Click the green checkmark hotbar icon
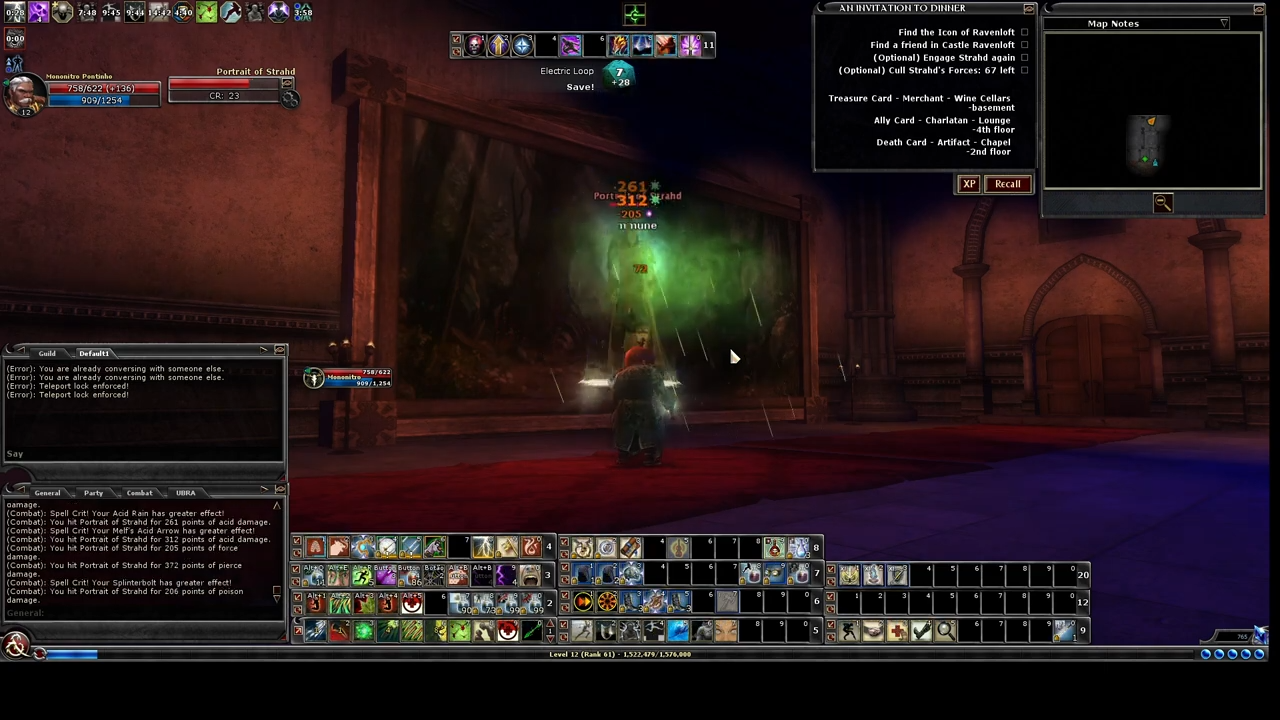 click(x=919, y=630)
